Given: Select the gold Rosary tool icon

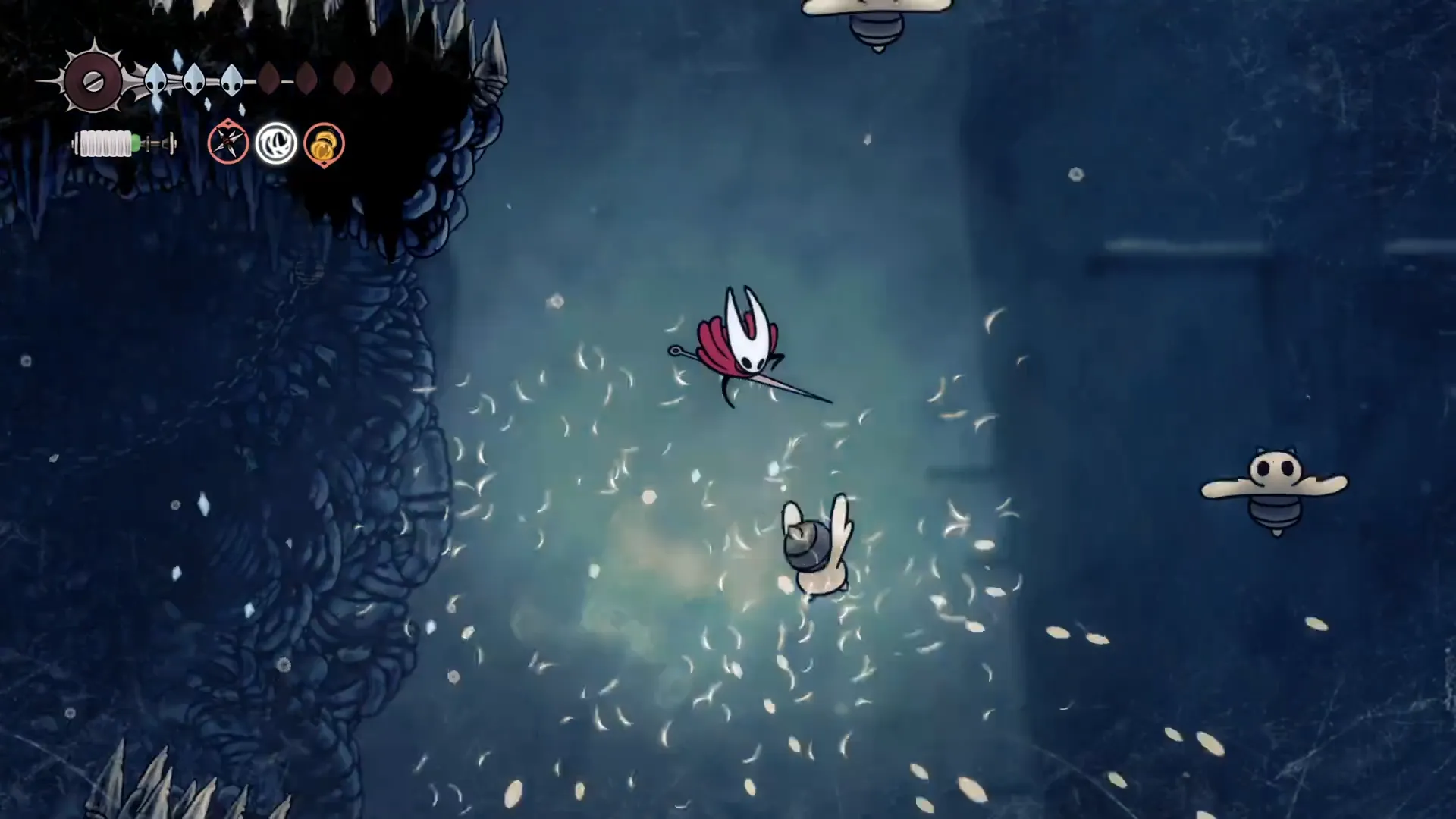Looking at the screenshot, I should point(323,143).
